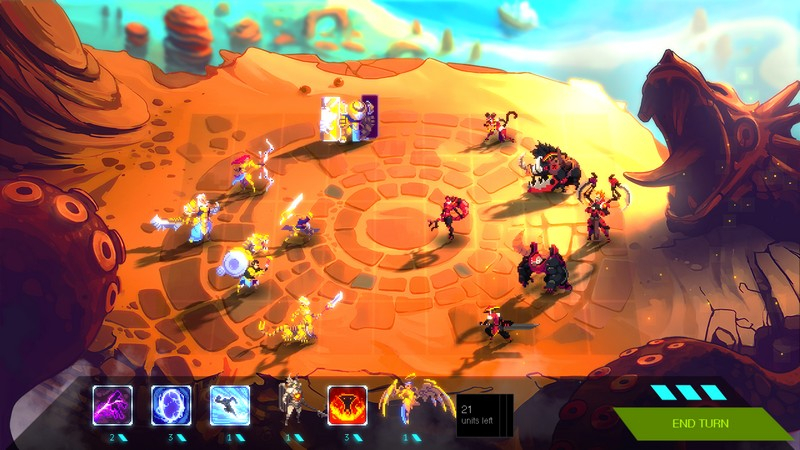The width and height of the screenshot is (800, 450).
Task: Select the golden winged unit card in hand
Action: [x=410, y=403]
